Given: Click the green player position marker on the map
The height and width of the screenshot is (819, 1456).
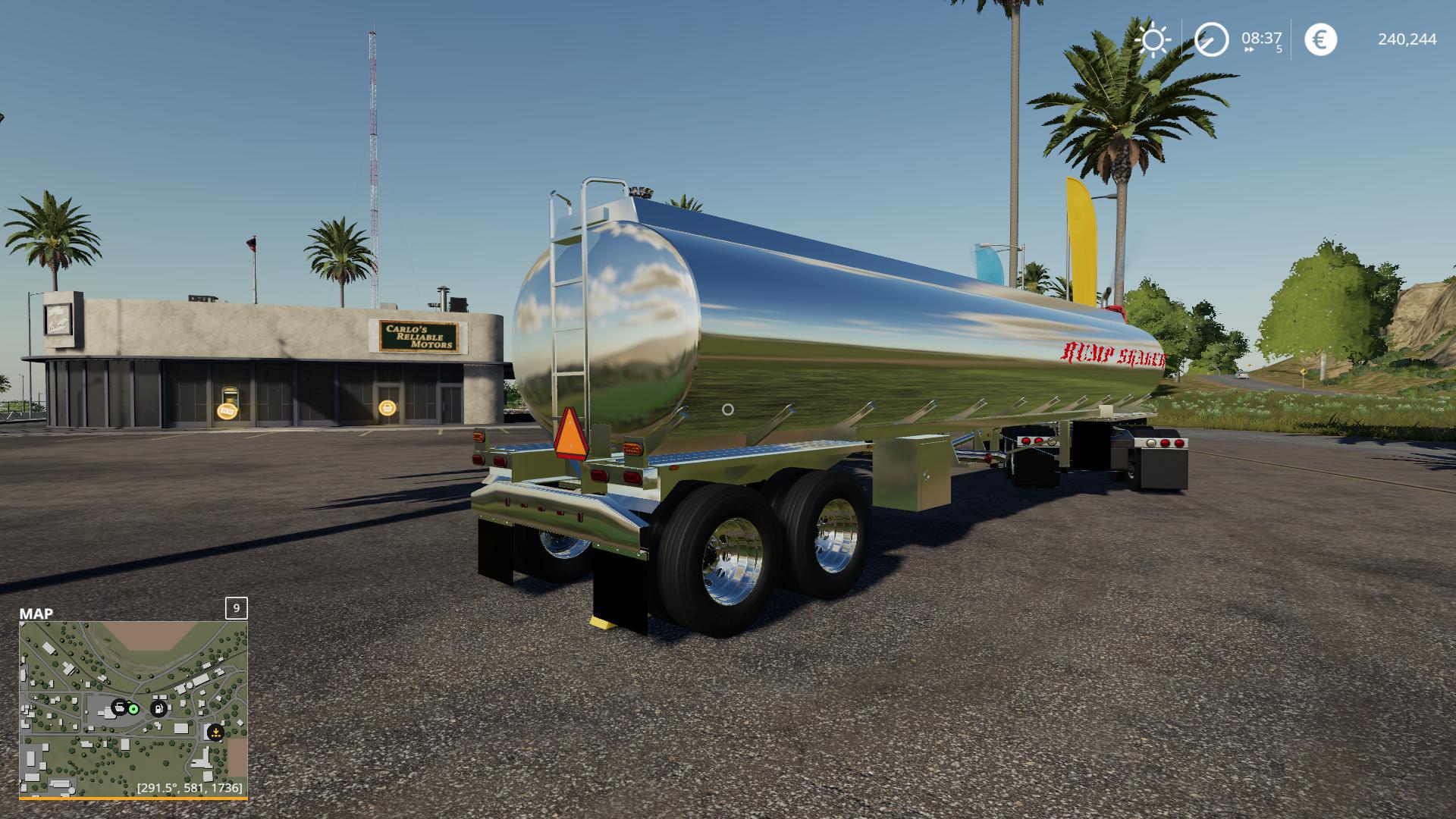Looking at the screenshot, I should point(133,709).
